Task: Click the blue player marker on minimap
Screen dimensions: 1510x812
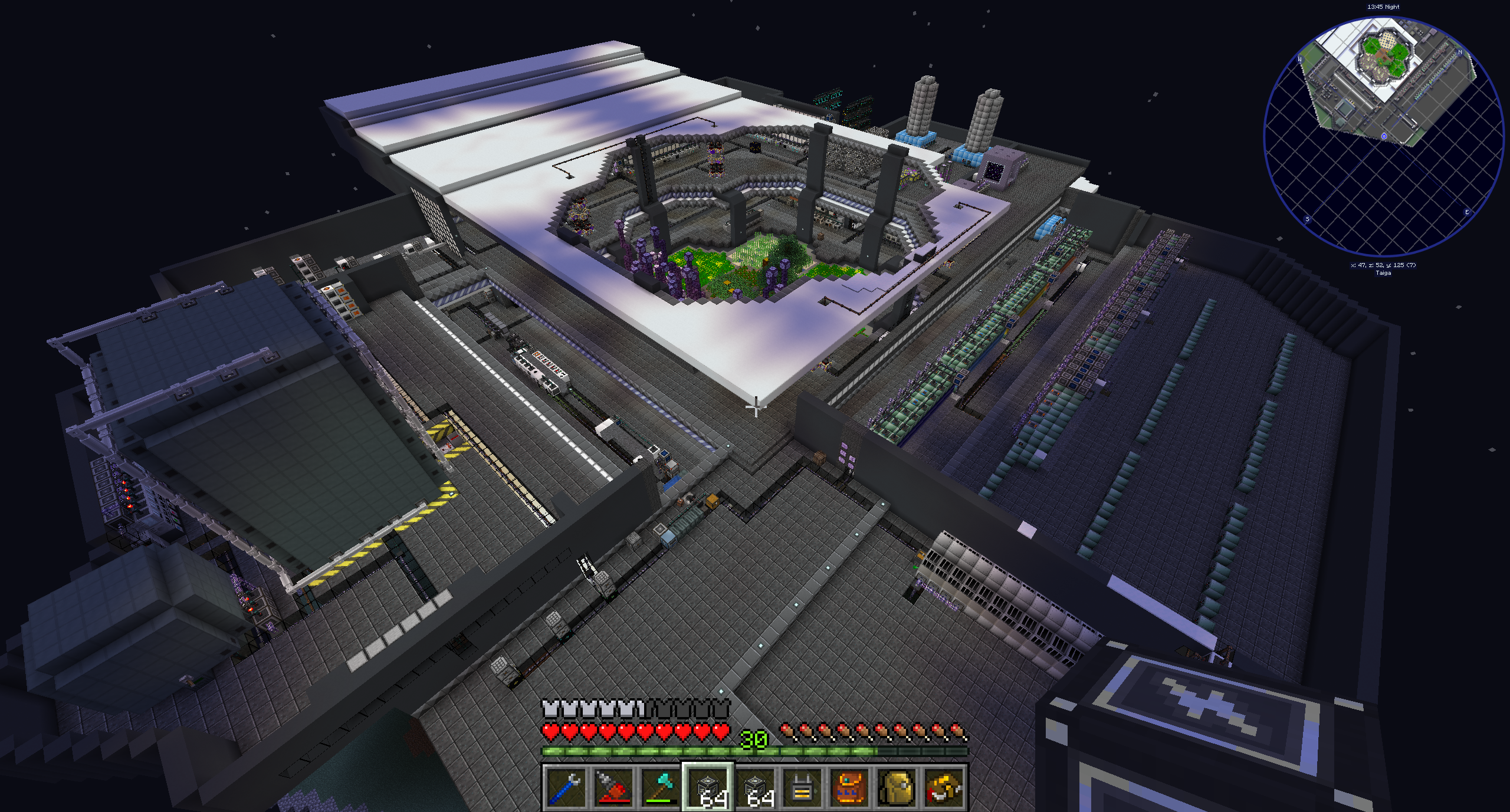Action: pyautogui.click(x=1384, y=136)
